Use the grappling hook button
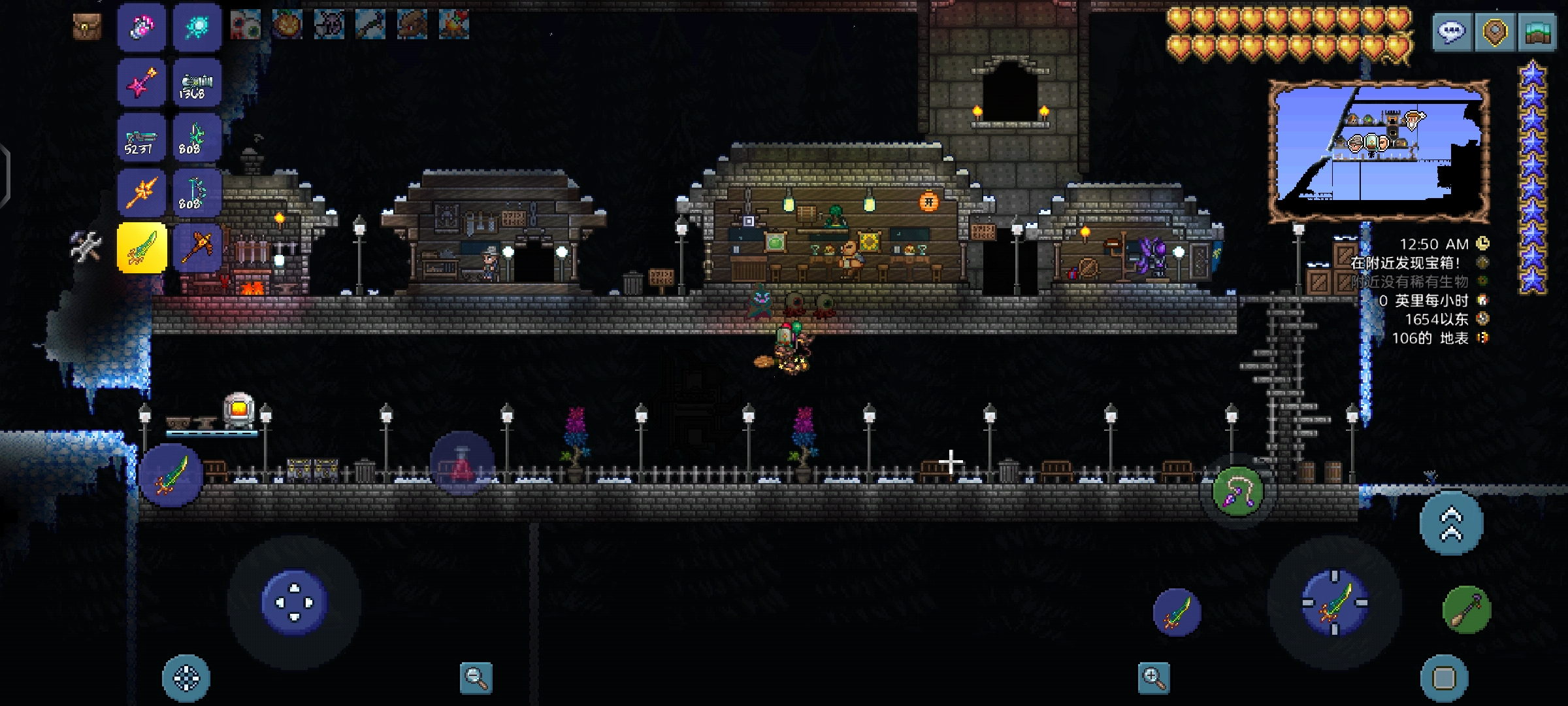This screenshot has height=706, width=1568. coord(1237,491)
